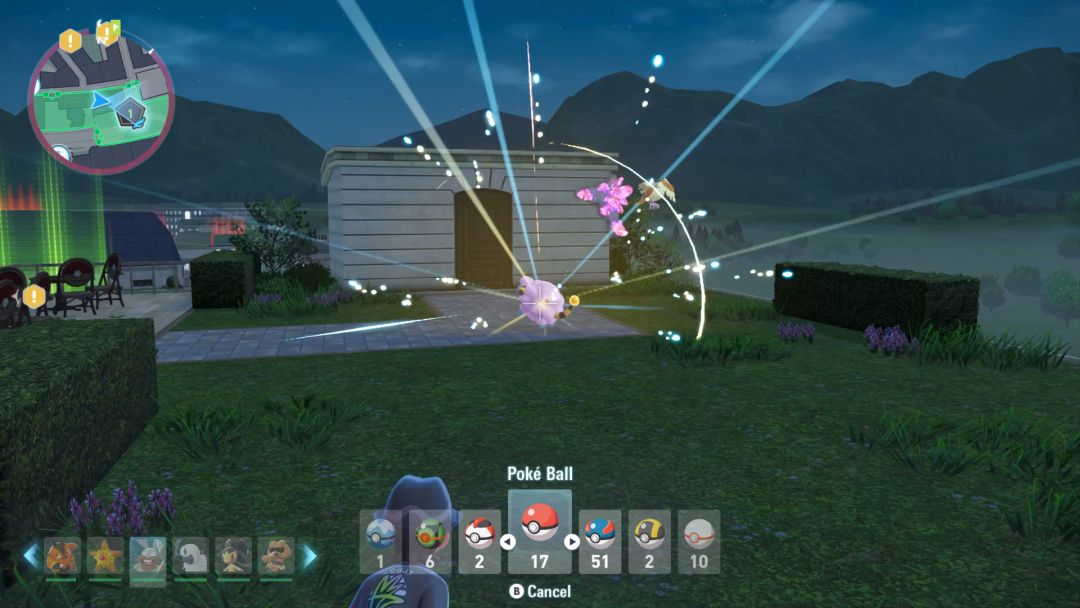The image size is (1080, 608).
Task: Pick the white-furred Pokémon party slot
Action: tap(191, 557)
